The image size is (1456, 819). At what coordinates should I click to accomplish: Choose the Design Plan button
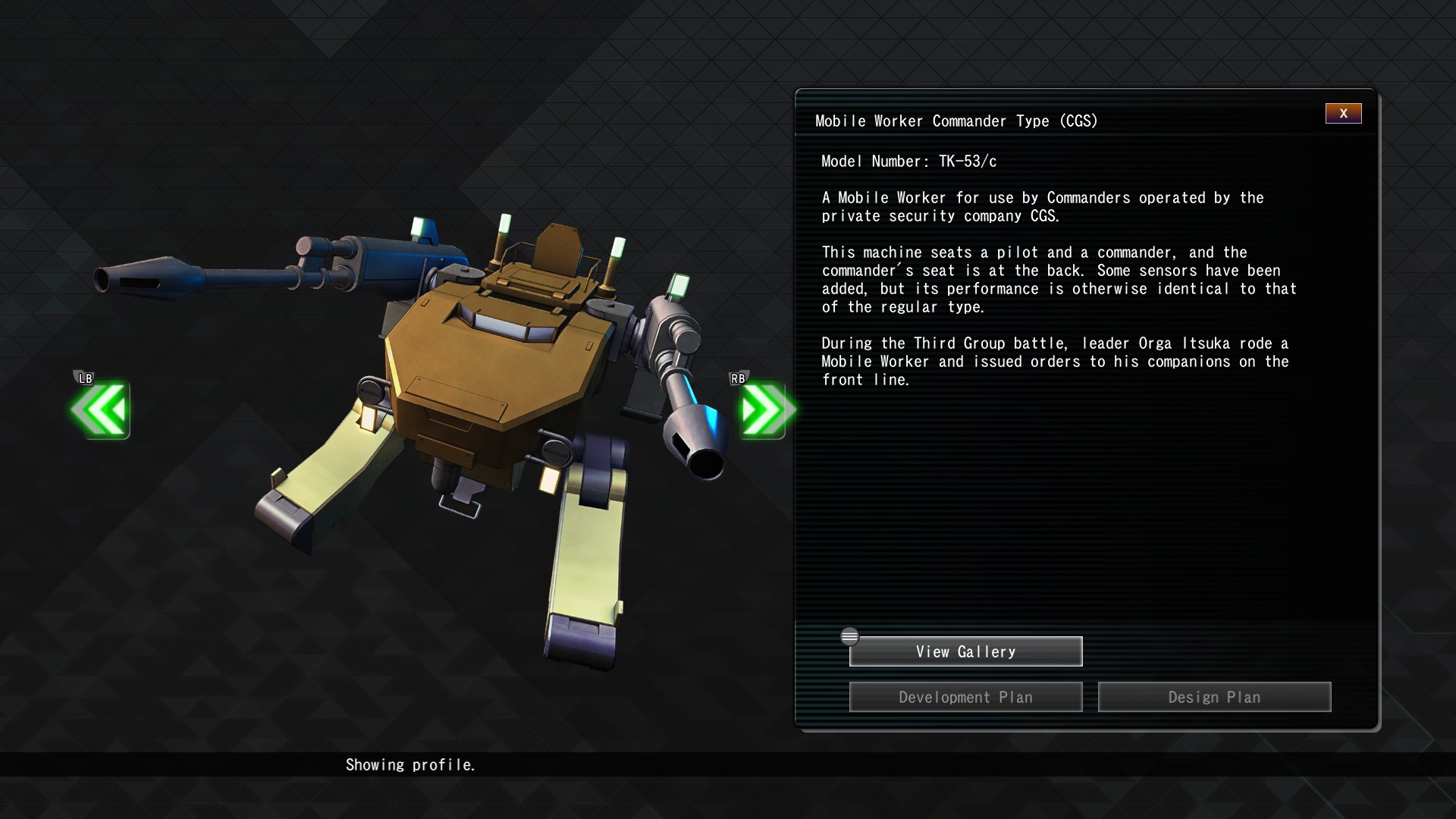pyautogui.click(x=1214, y=697)
